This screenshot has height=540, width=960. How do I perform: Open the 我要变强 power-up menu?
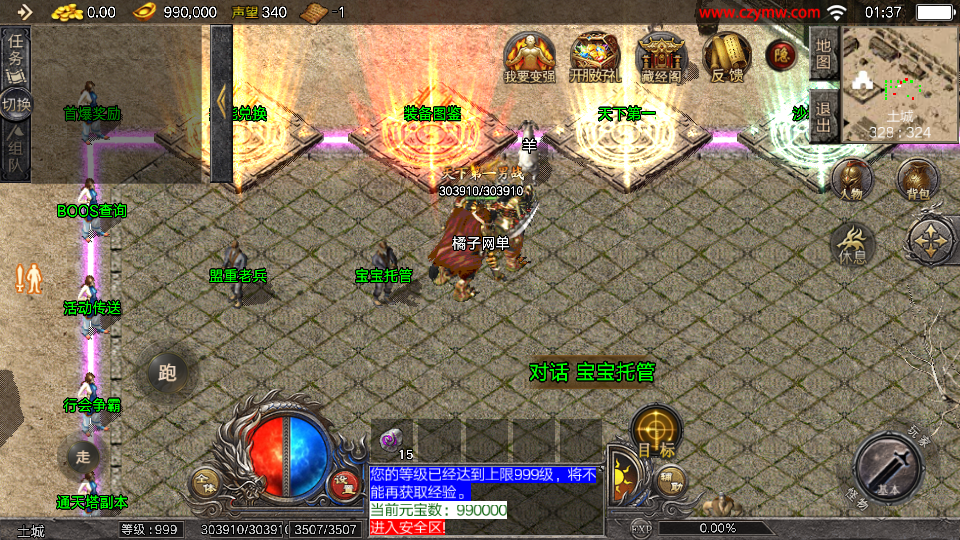(530, 57)
